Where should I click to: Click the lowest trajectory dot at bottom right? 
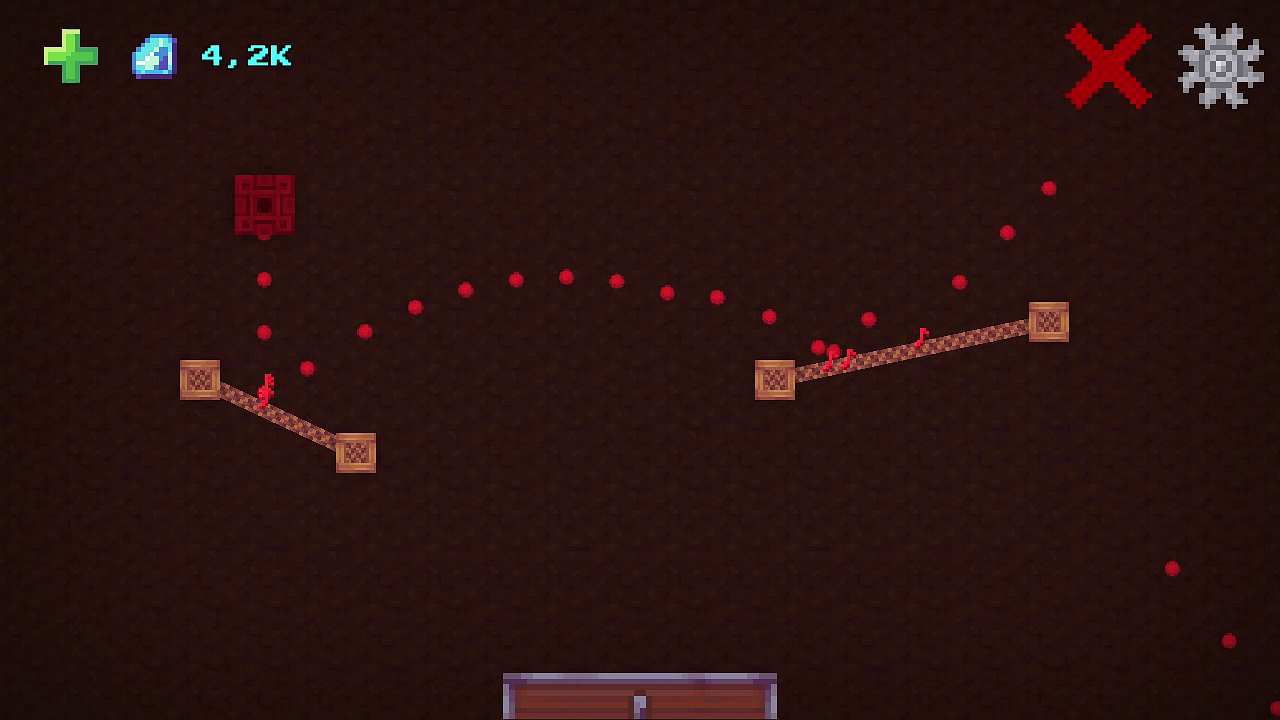(x=1228, y=640)
